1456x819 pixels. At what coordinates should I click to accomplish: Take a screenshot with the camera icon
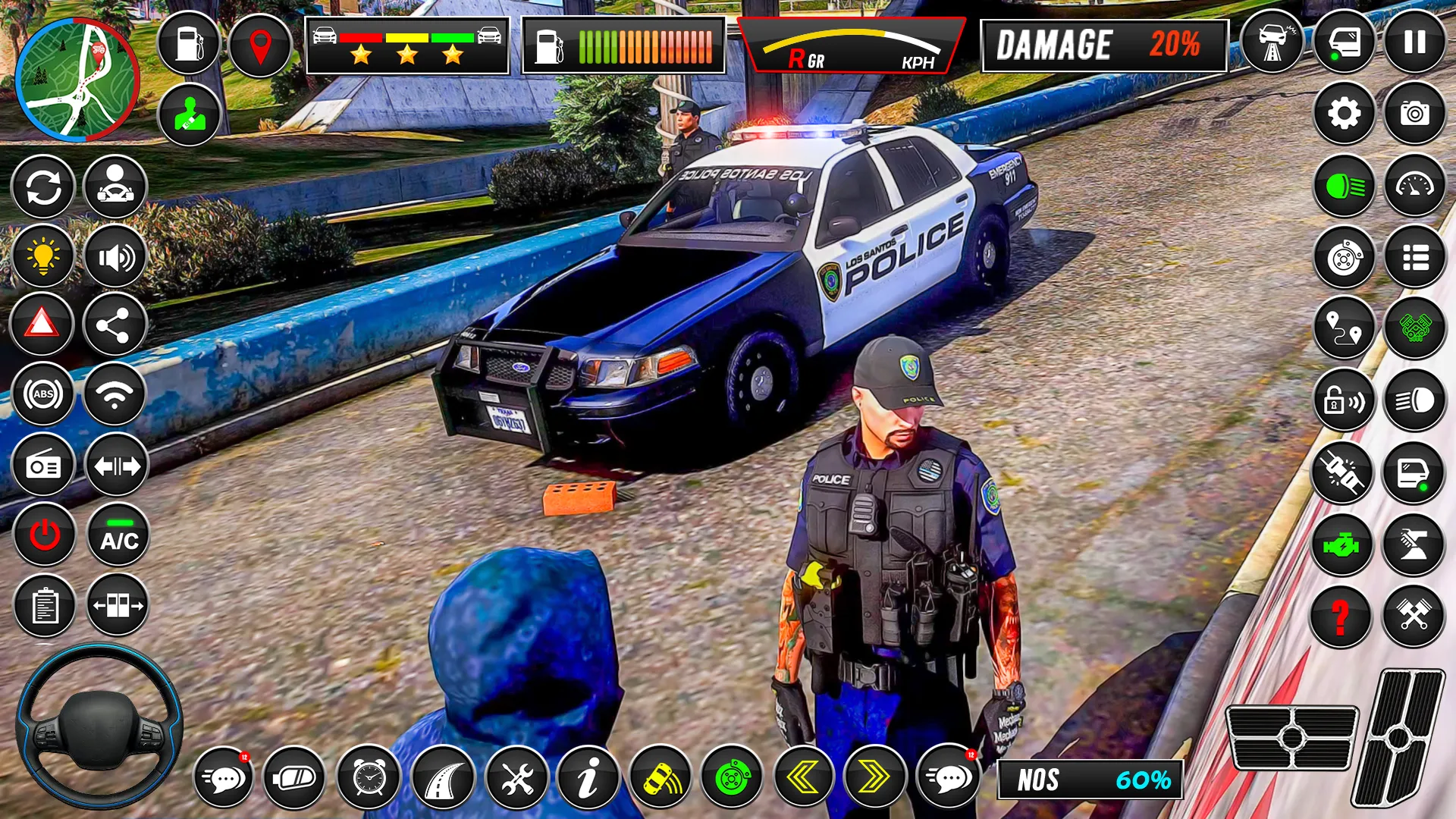tap(1414, 114)
